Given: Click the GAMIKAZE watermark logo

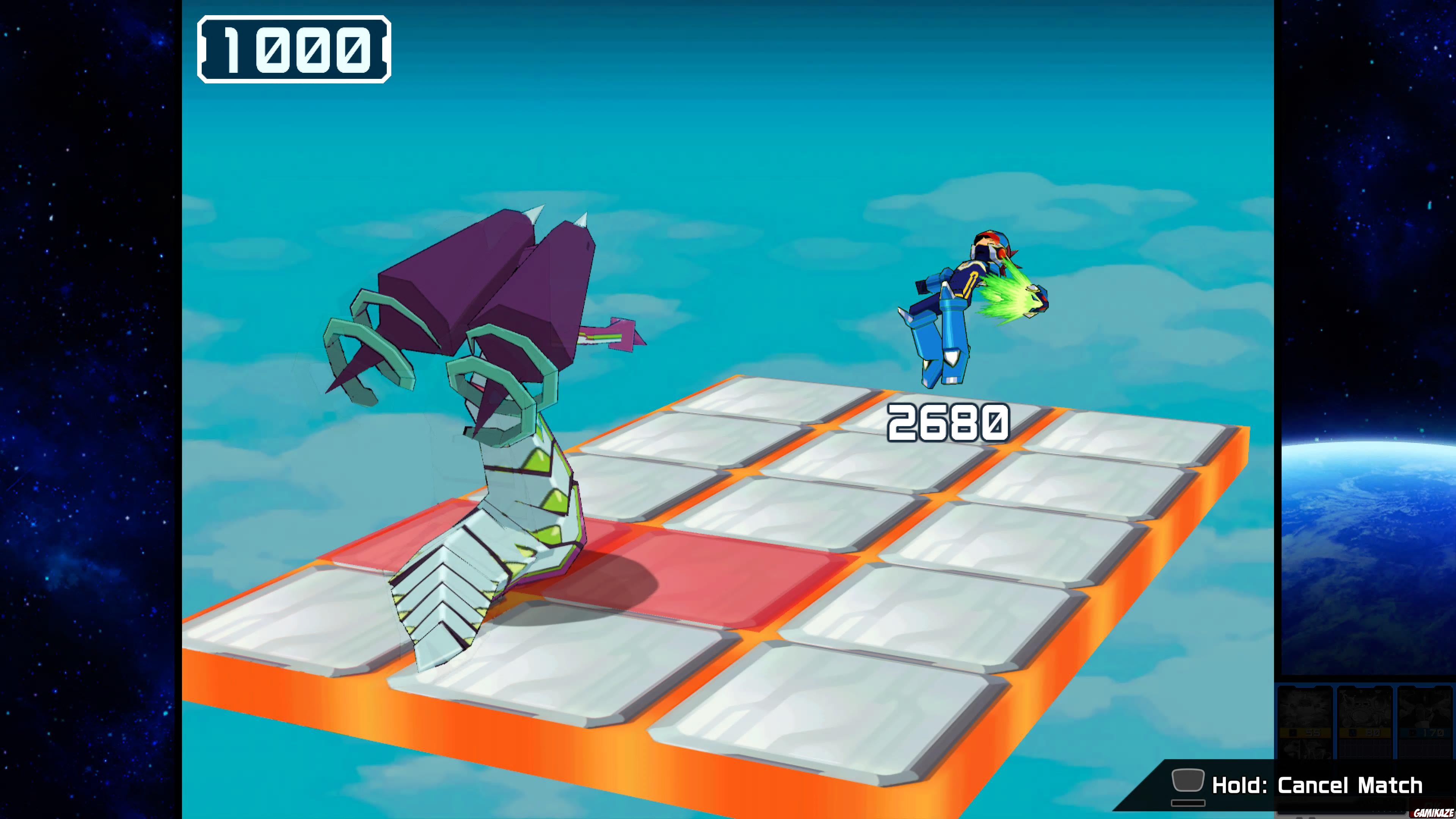Looking at the screenshot, I should pyautogui.click(x=1436, y=812).
